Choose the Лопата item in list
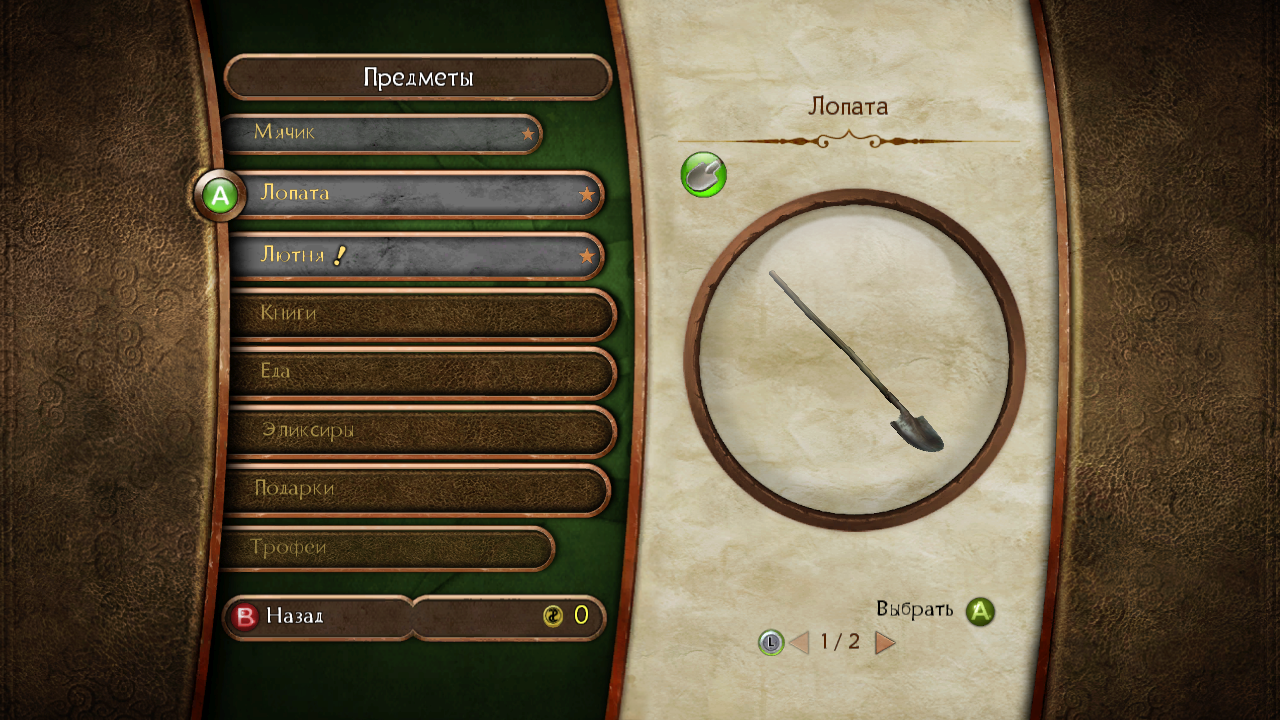Screen dimensions: 1280x720 coord(415,194)
